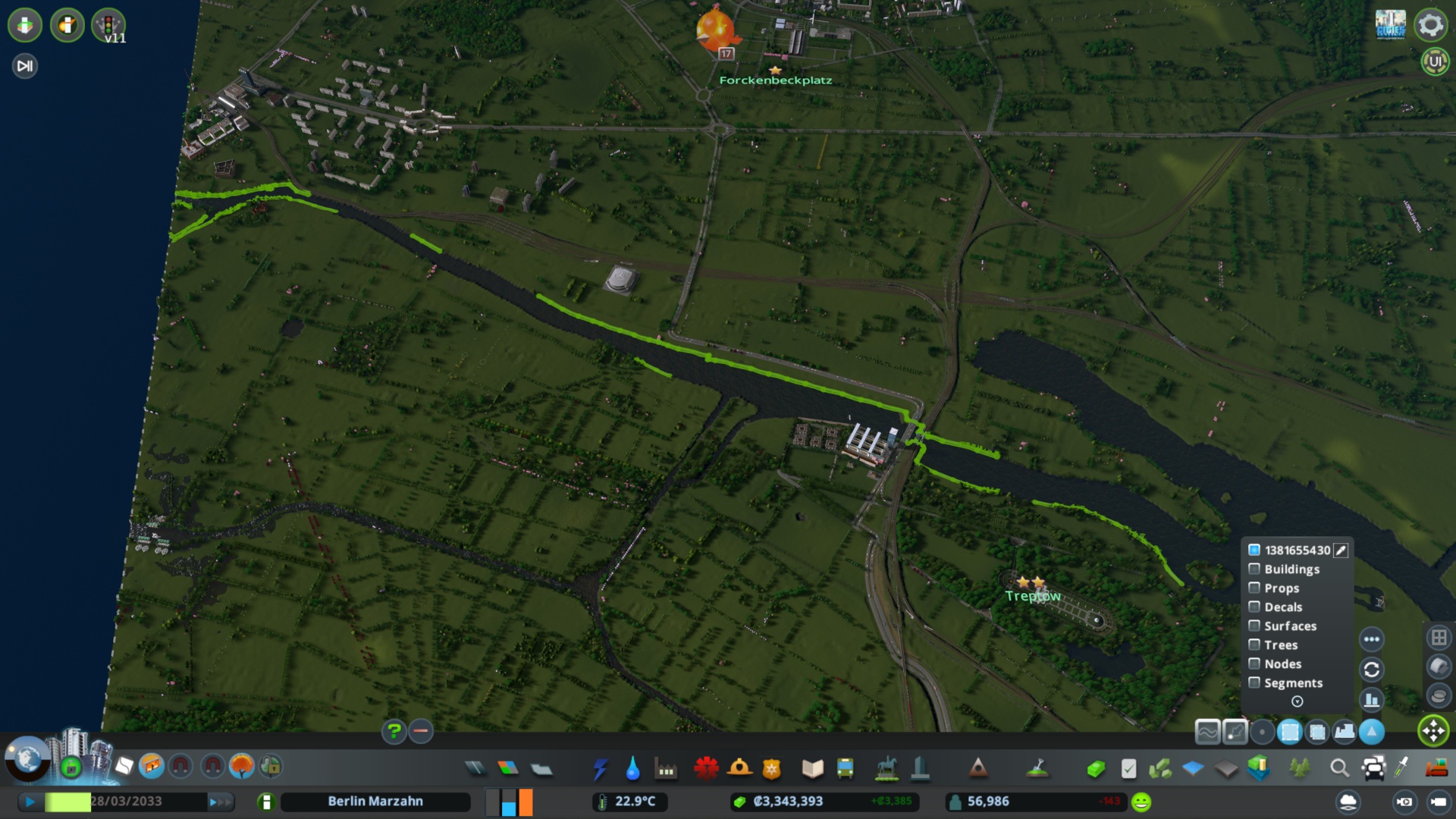Open the roads build menu
This screenshot has width=1456, height=819.
point(475,769)
